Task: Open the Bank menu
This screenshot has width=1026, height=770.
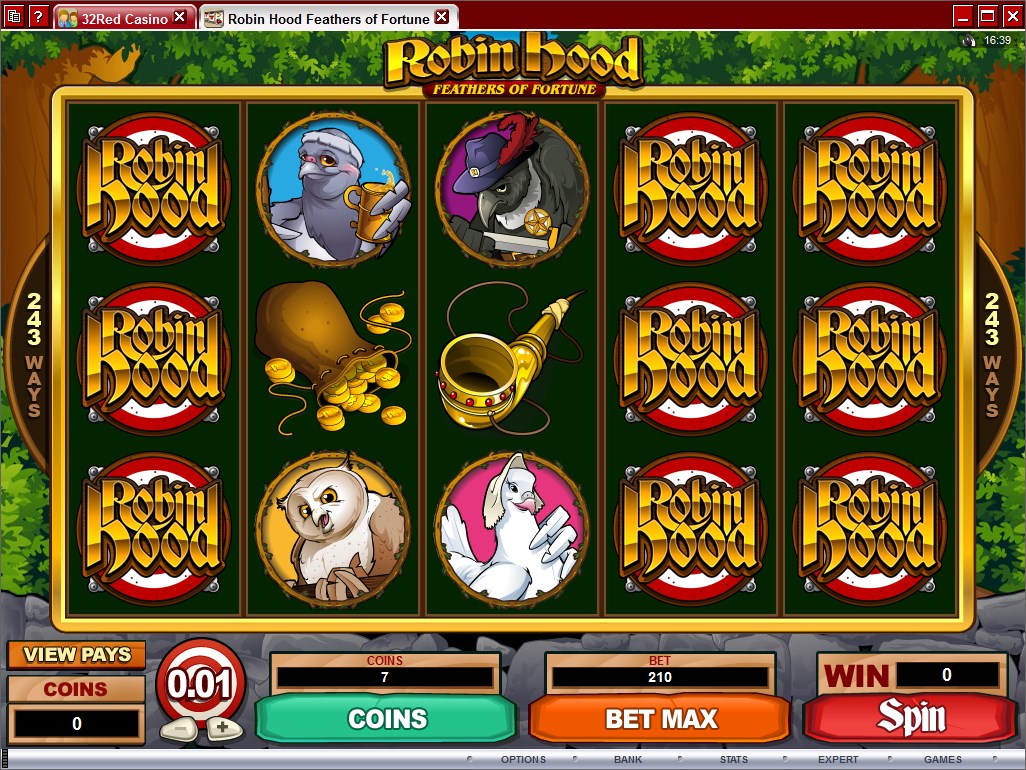Action: tap(628, 760)
